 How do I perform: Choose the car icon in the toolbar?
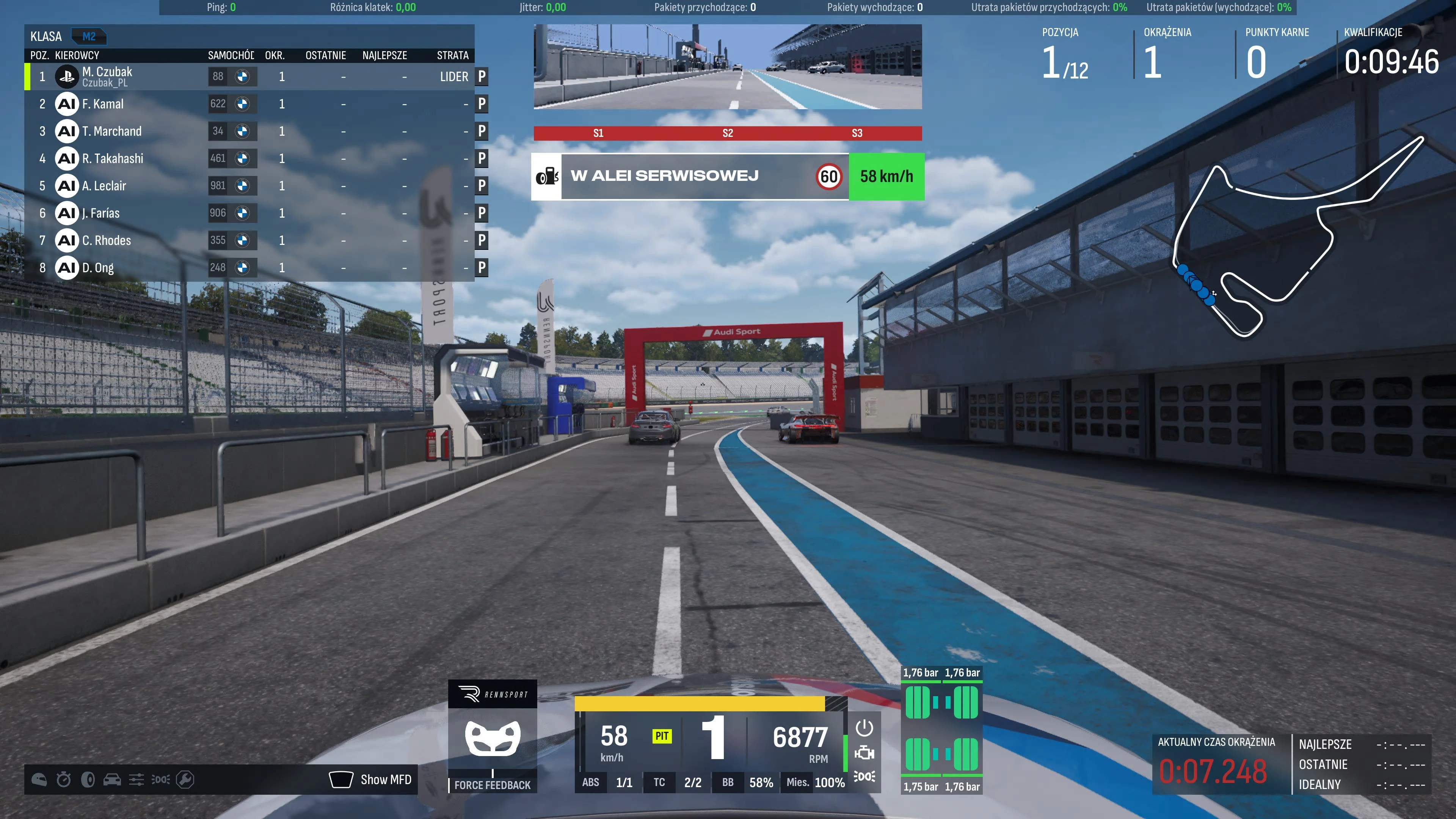[112, 780]
